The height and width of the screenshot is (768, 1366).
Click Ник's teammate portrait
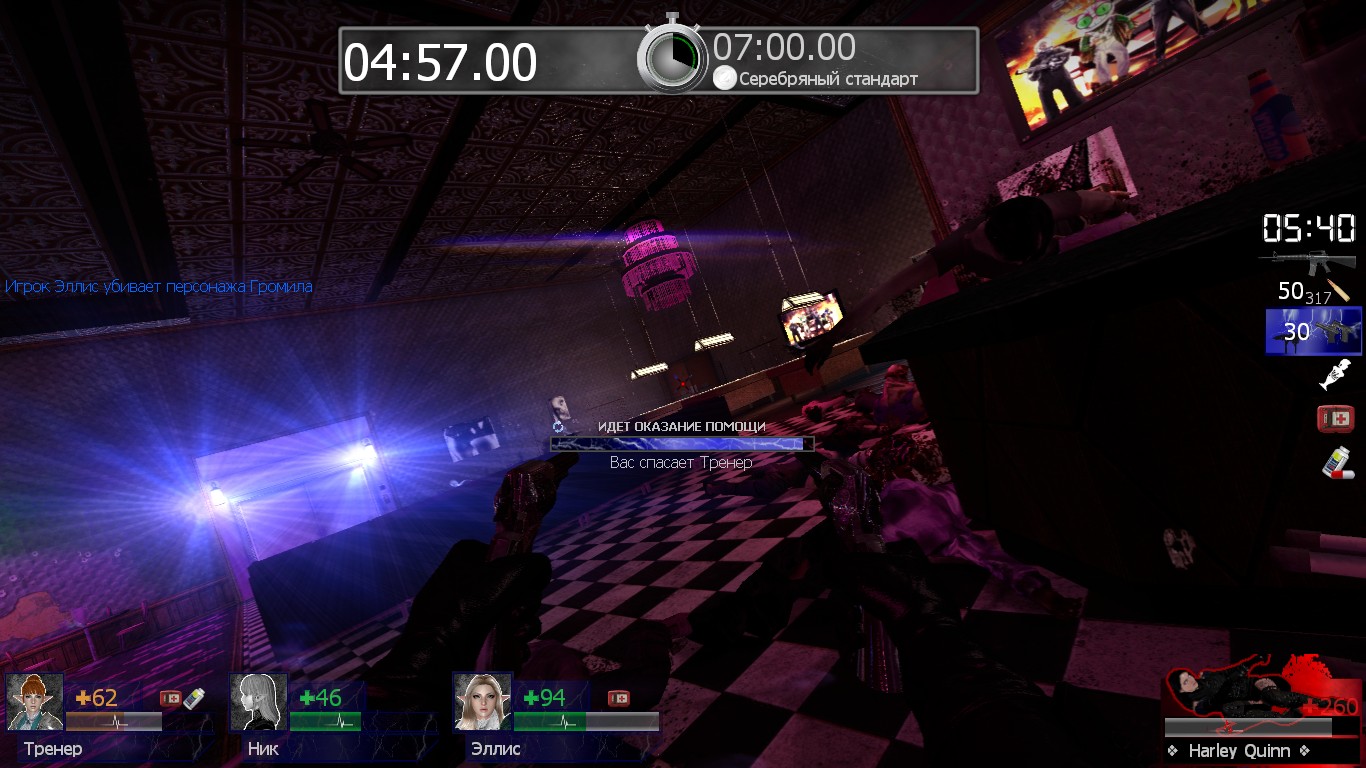[259, 702]
